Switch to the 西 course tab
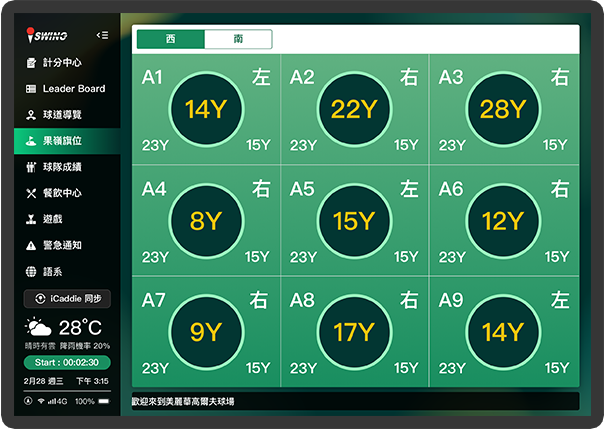This screenshot has height=429, width=605. coord(170,39)
